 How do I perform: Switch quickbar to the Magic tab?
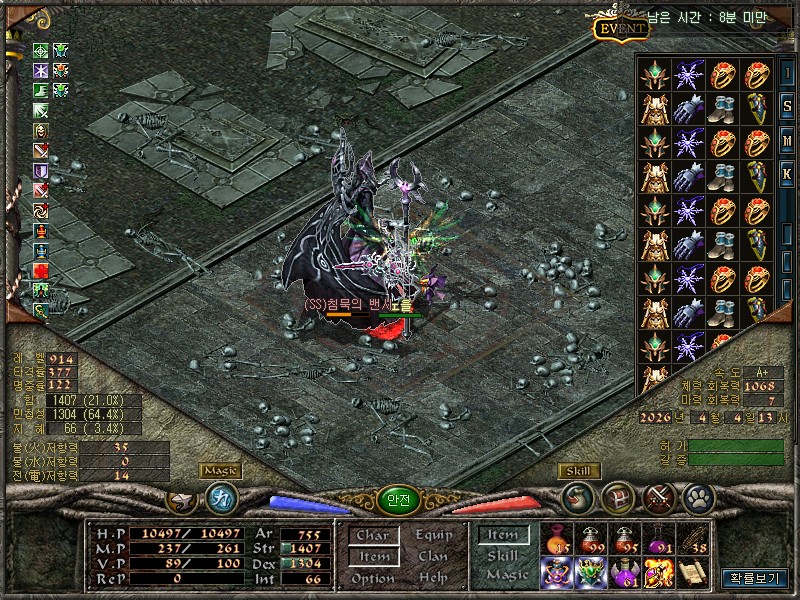506,576
